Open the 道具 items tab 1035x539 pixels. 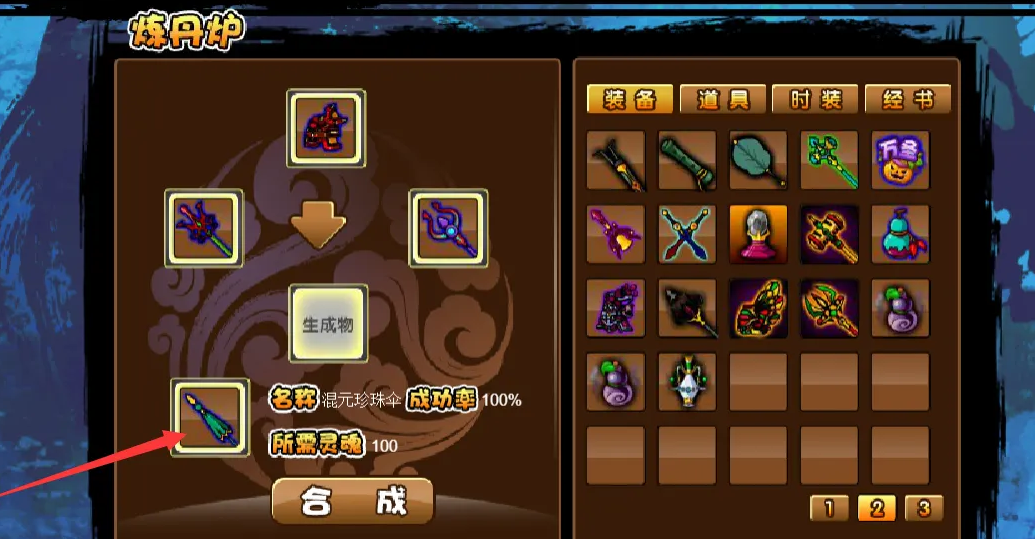click(722, 99)
